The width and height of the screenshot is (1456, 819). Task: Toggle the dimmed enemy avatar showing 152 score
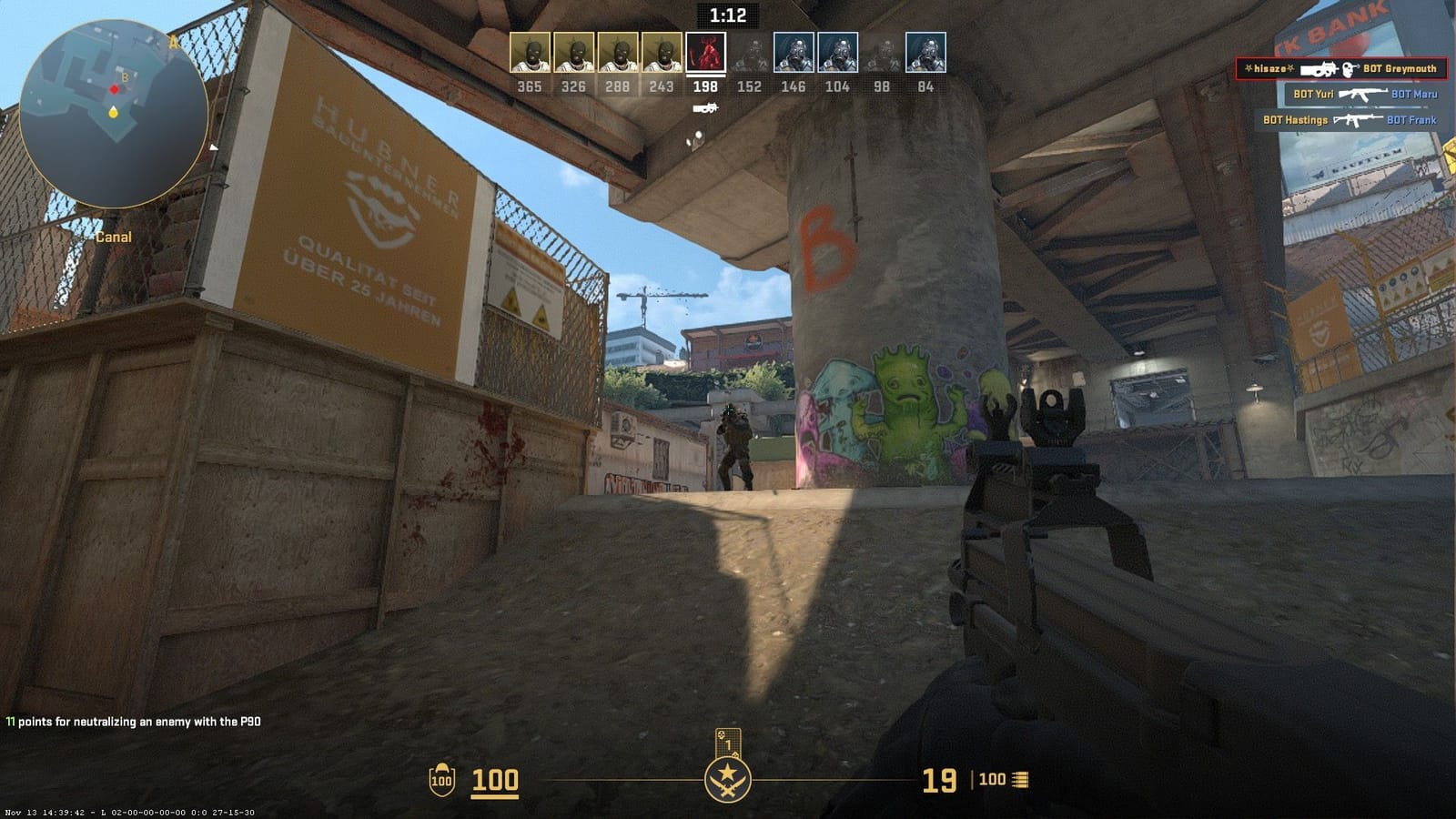pos(749,53)
